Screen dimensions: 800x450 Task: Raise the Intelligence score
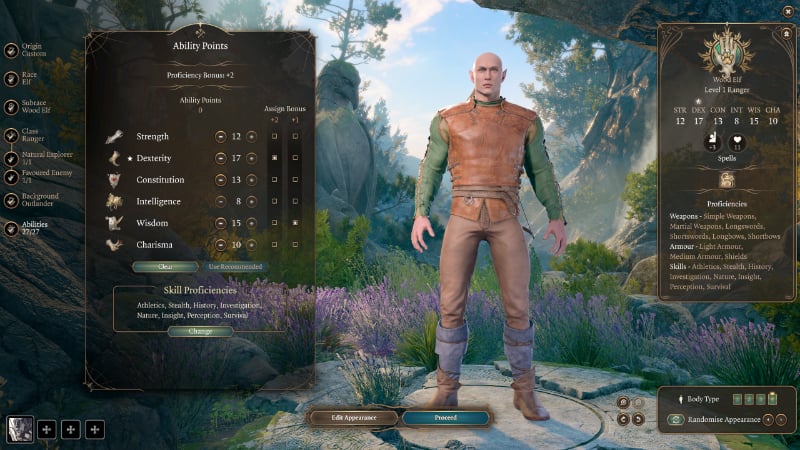pos(252,201)
